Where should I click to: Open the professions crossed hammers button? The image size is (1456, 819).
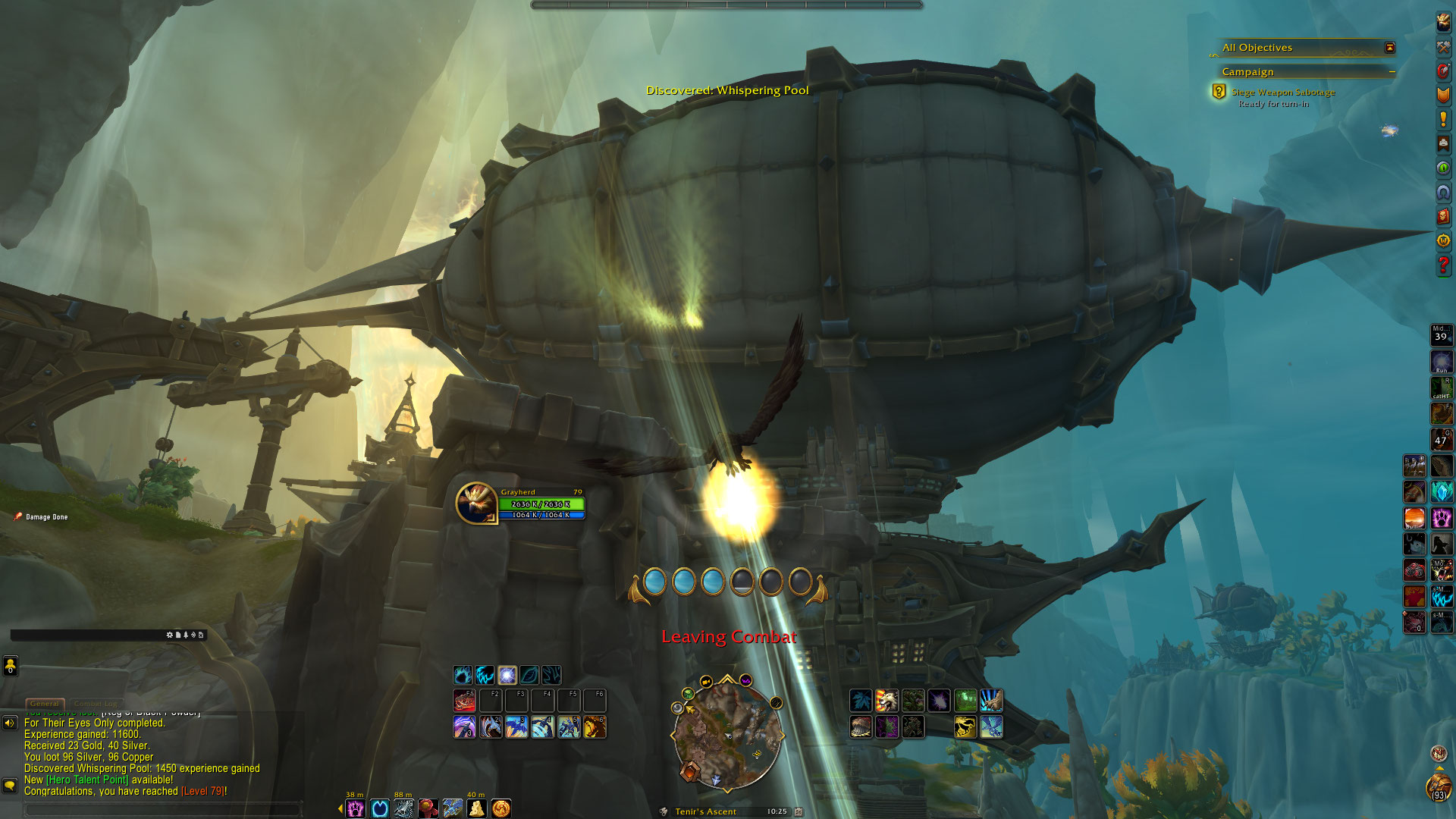(x=1443, y=47)
